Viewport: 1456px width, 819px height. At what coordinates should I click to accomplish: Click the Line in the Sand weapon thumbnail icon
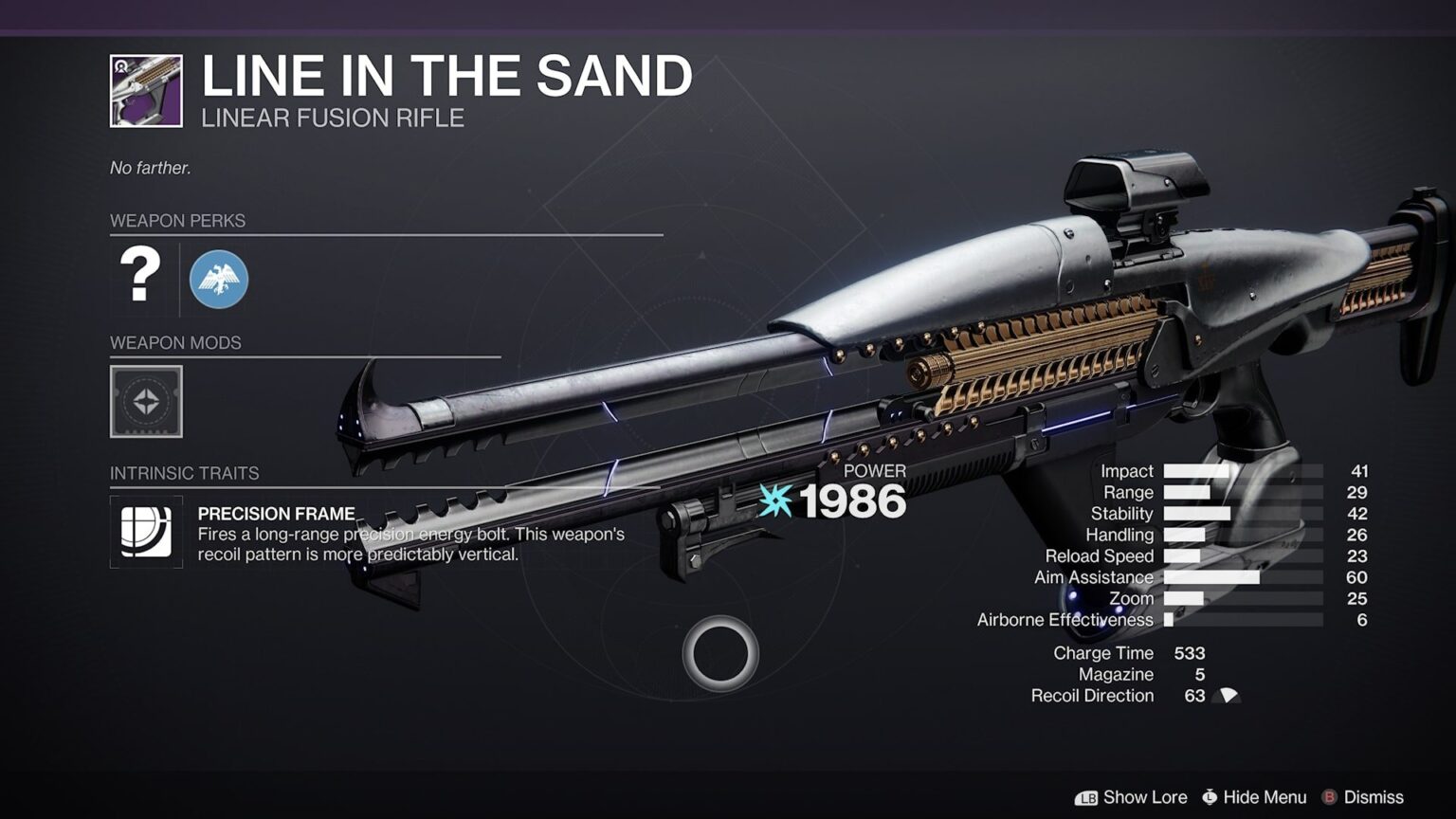pyautogui.click(x=147, y=88)
